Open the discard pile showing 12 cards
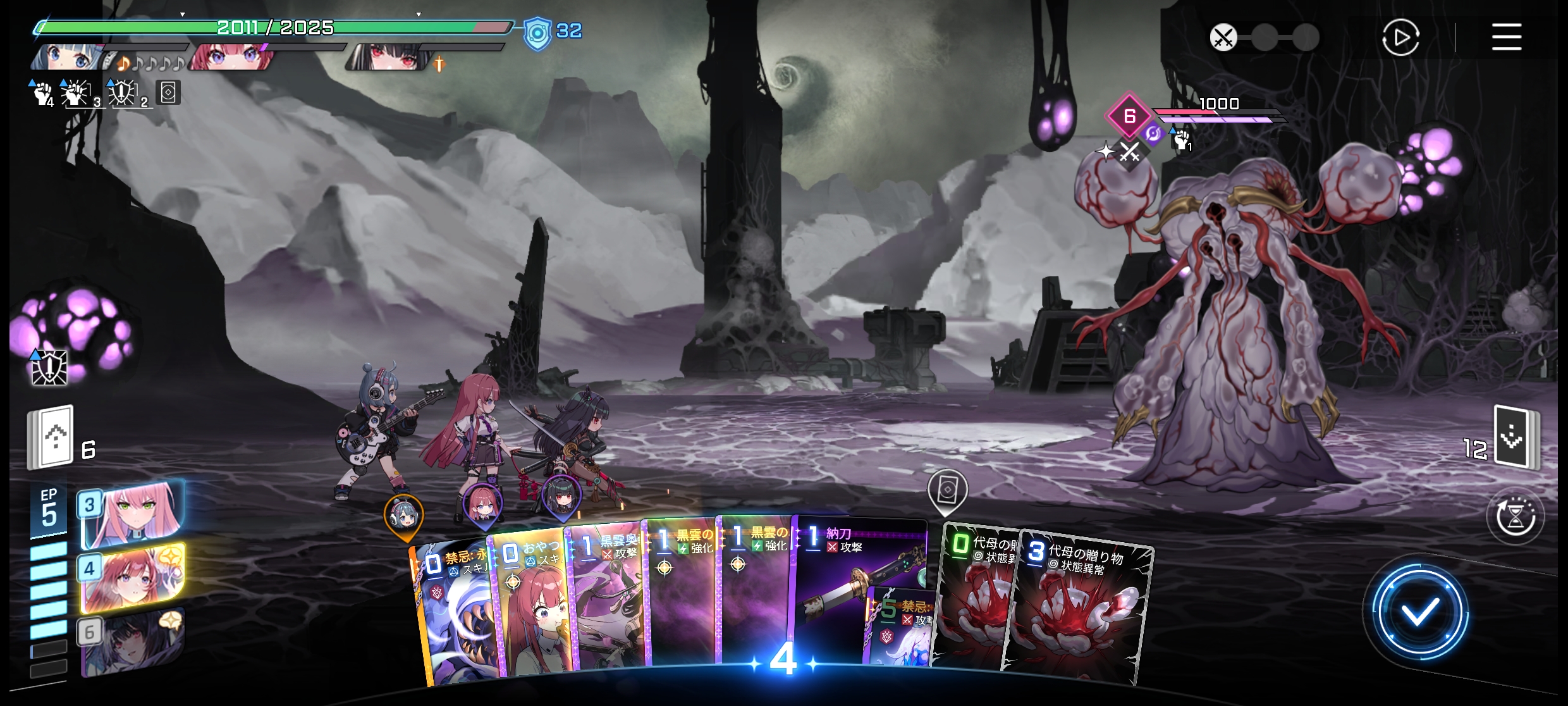The width and height of the screenshot is (1568, 706). [x=1515, y=438]
